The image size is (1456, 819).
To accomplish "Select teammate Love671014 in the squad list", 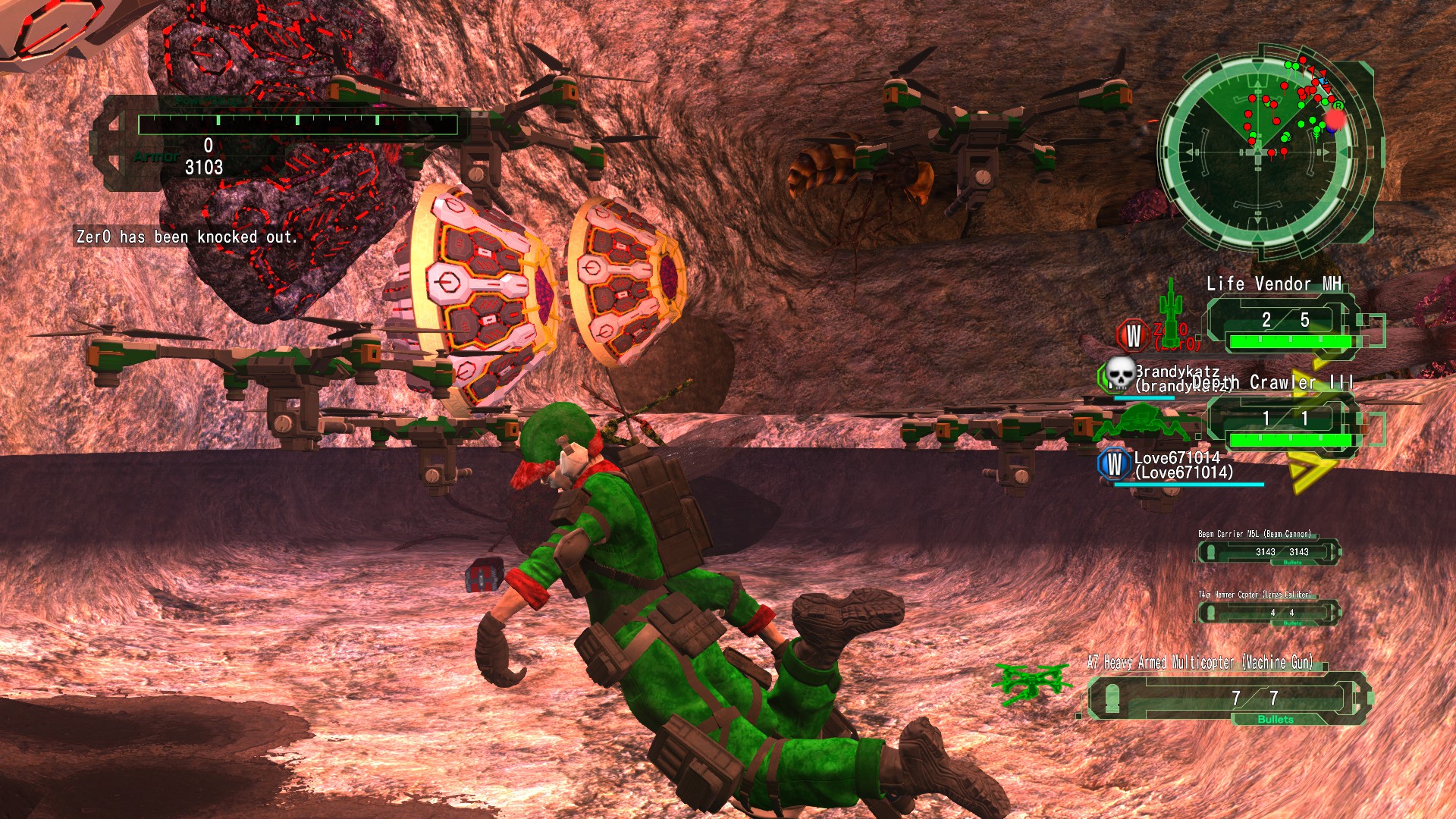I will 1183,465.
